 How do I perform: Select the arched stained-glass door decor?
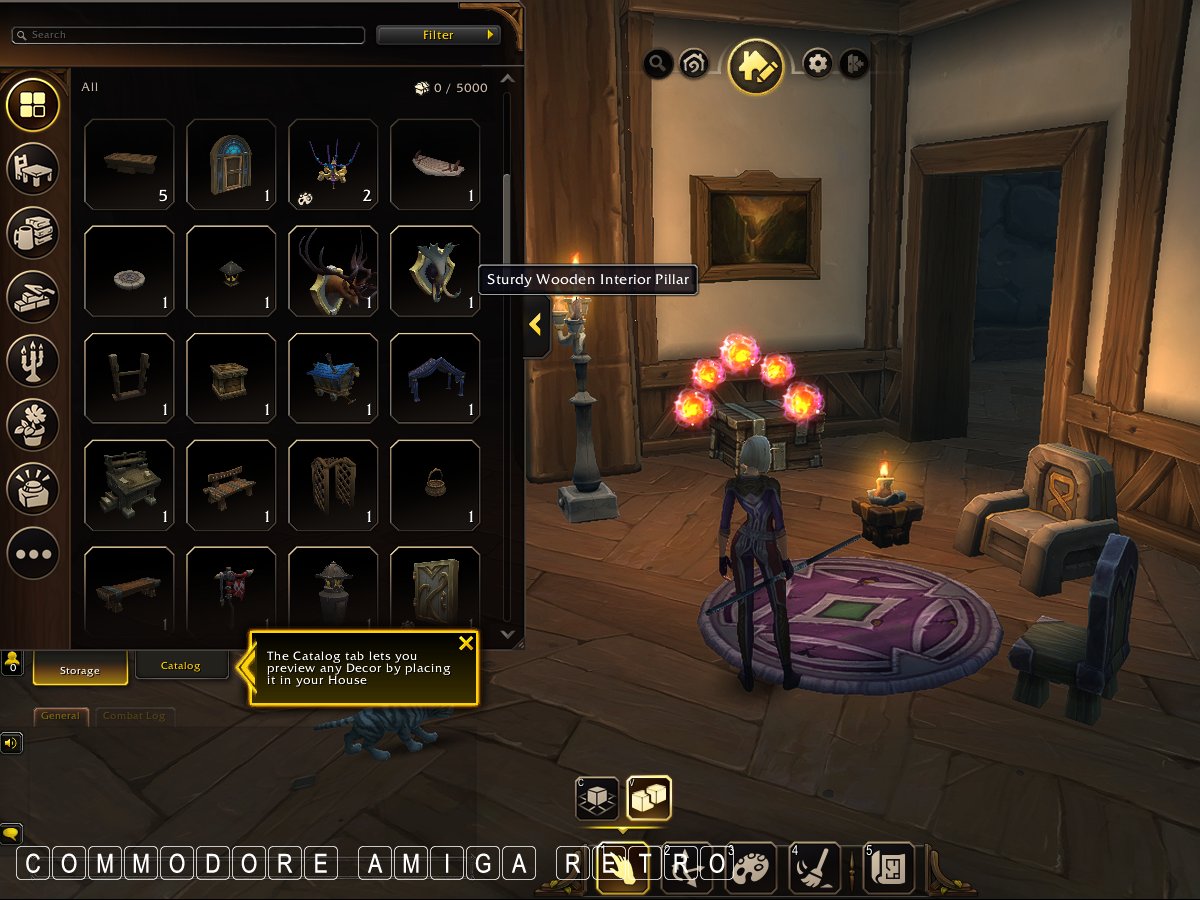tap(231, 164)
